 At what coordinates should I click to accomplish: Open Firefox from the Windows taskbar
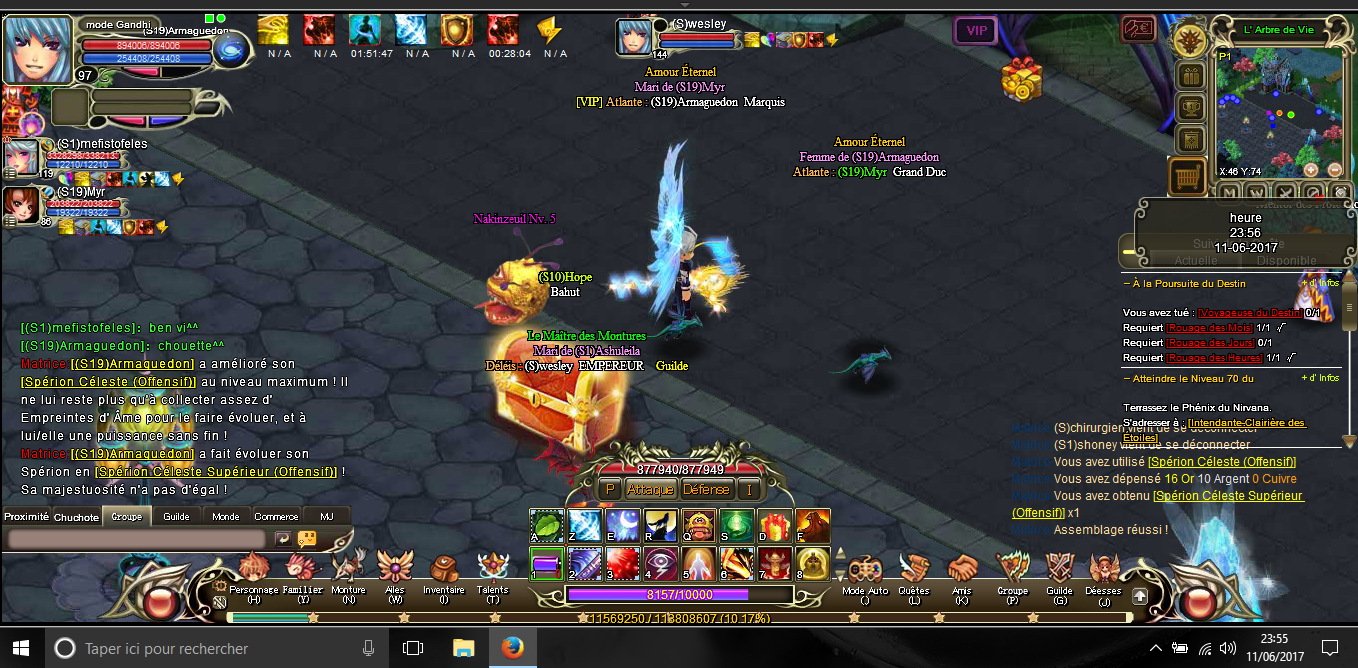click(510, 648)
